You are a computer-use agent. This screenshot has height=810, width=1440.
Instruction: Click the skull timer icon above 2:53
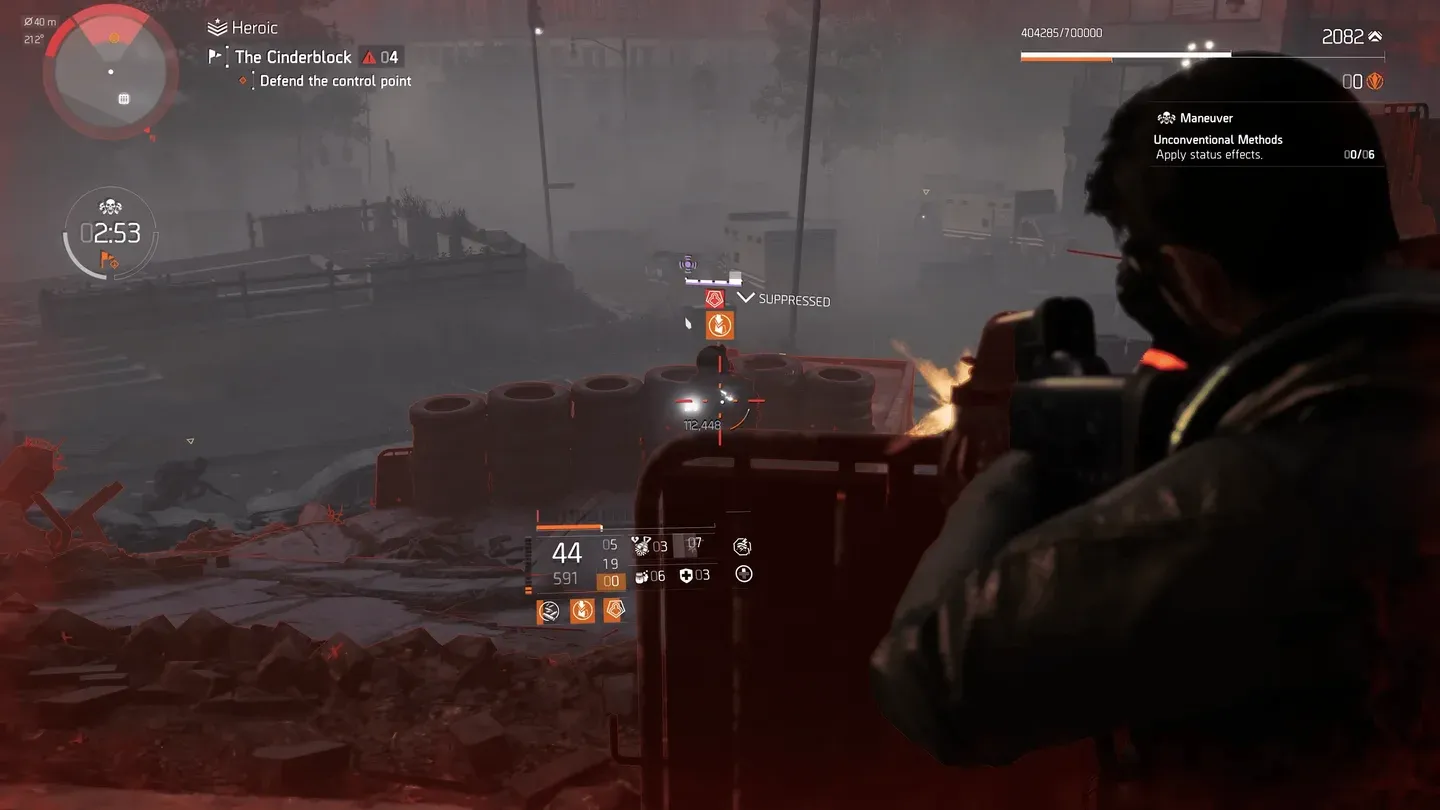110,205
